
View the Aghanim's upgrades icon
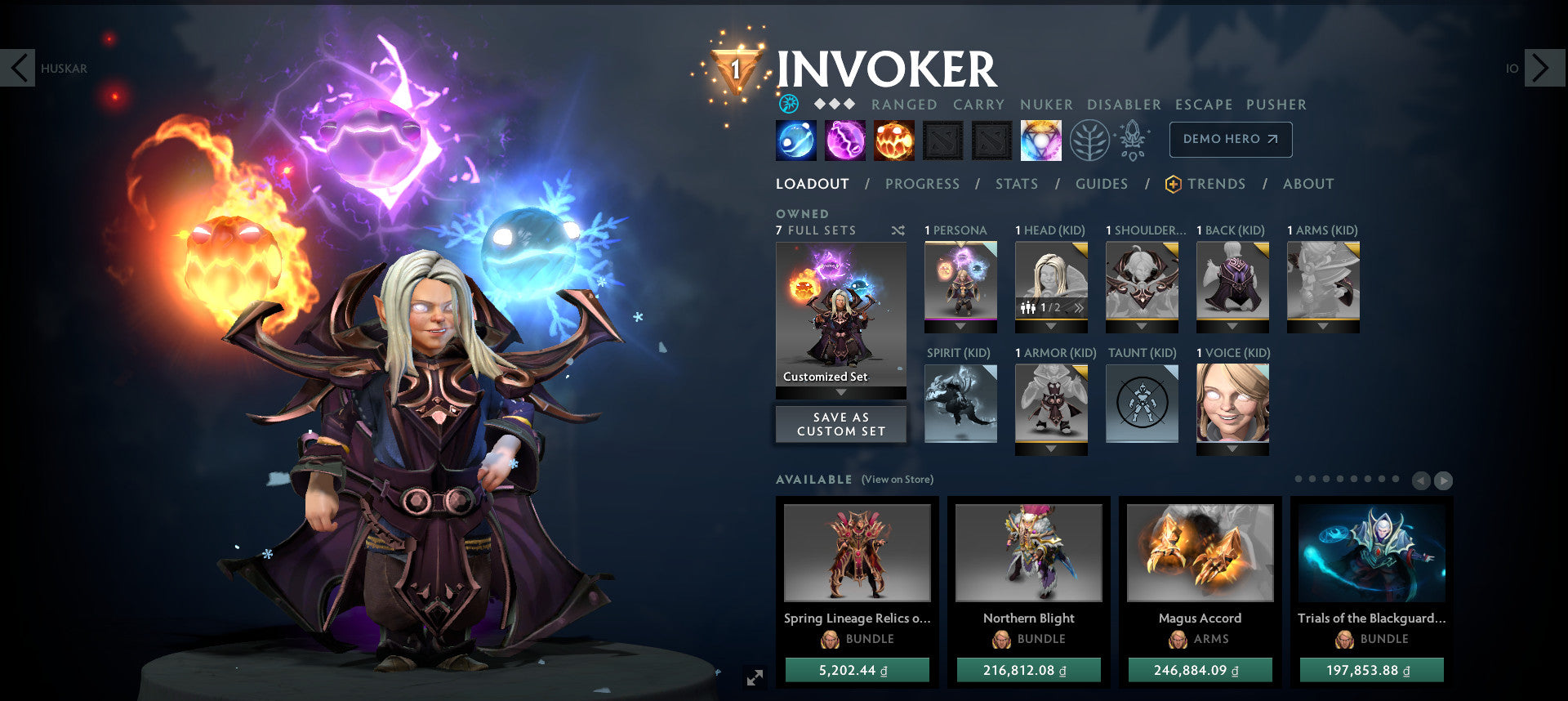point(1132,139)
